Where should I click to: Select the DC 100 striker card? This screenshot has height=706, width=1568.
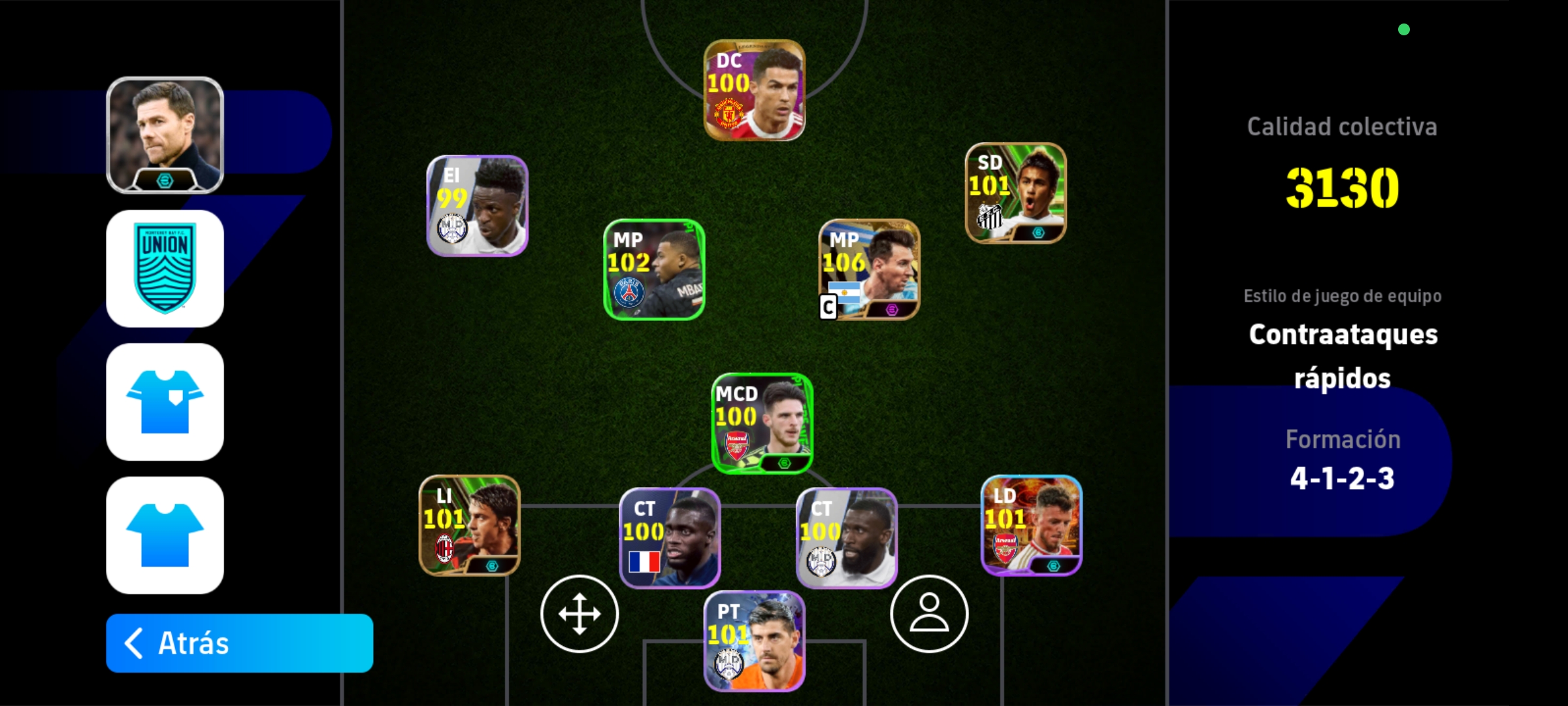[x=754, y=90]
